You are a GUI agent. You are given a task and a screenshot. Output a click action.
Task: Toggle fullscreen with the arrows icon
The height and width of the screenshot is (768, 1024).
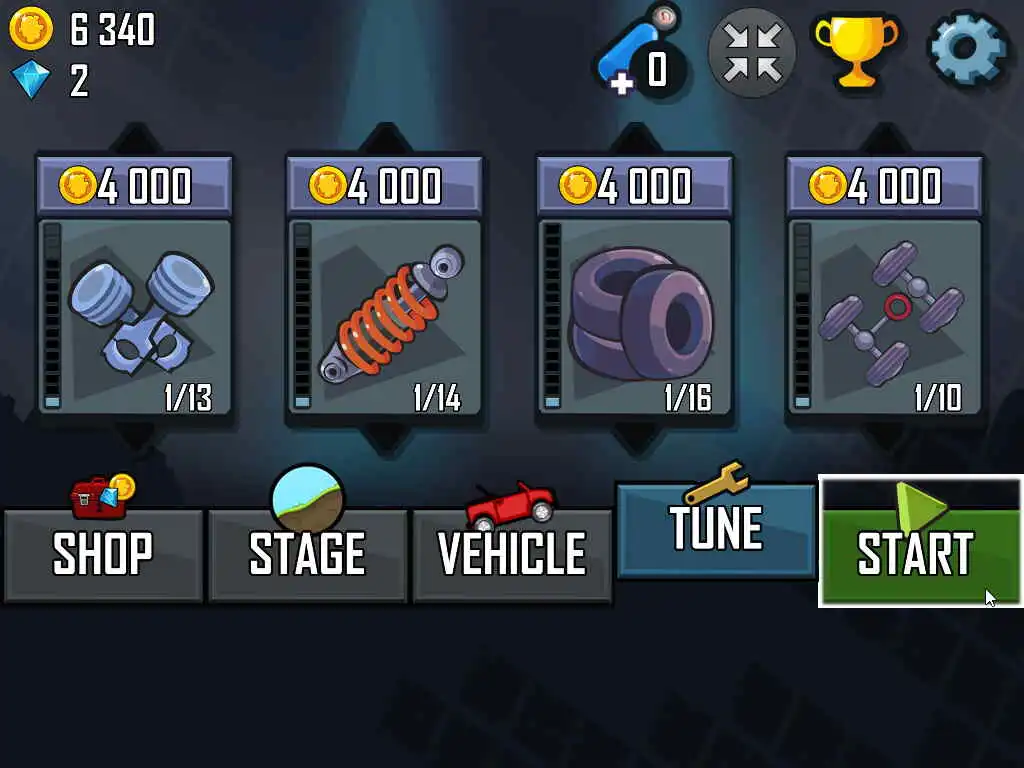coord(752,52)
